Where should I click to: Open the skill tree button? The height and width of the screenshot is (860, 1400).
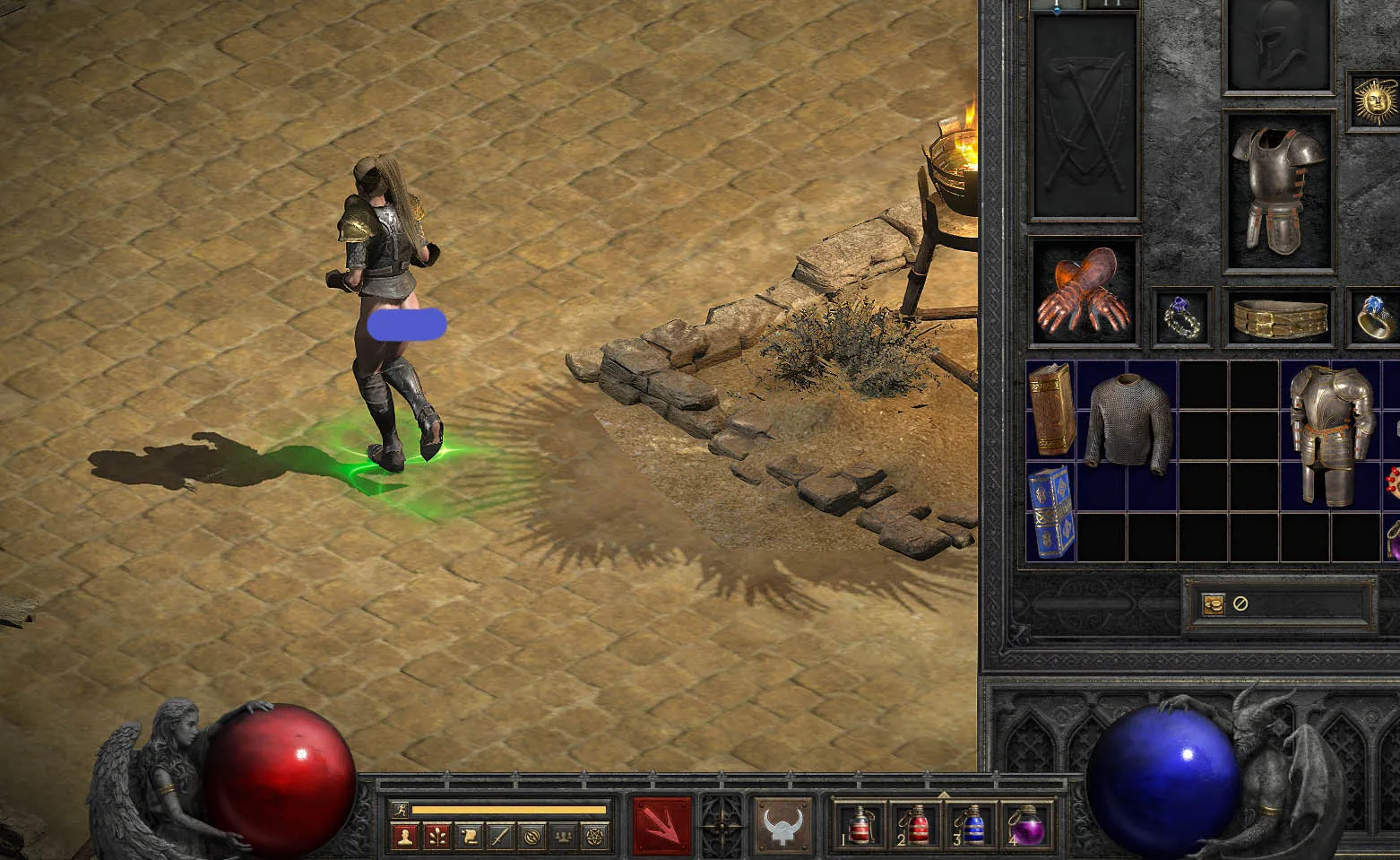[437, 837]
